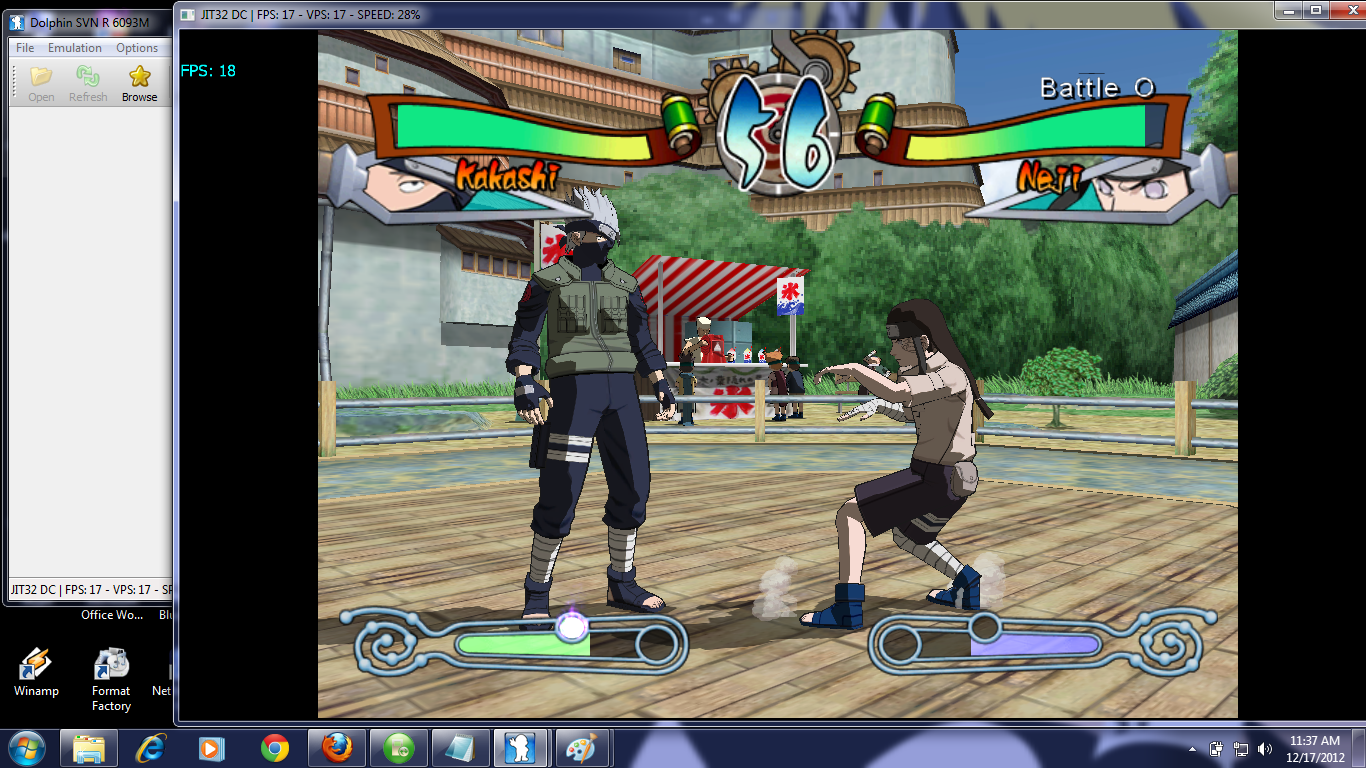This screenshot has height=768, width=1366.
Task: Open the power plan tray icon
Action: click(x=1216, y=749)
